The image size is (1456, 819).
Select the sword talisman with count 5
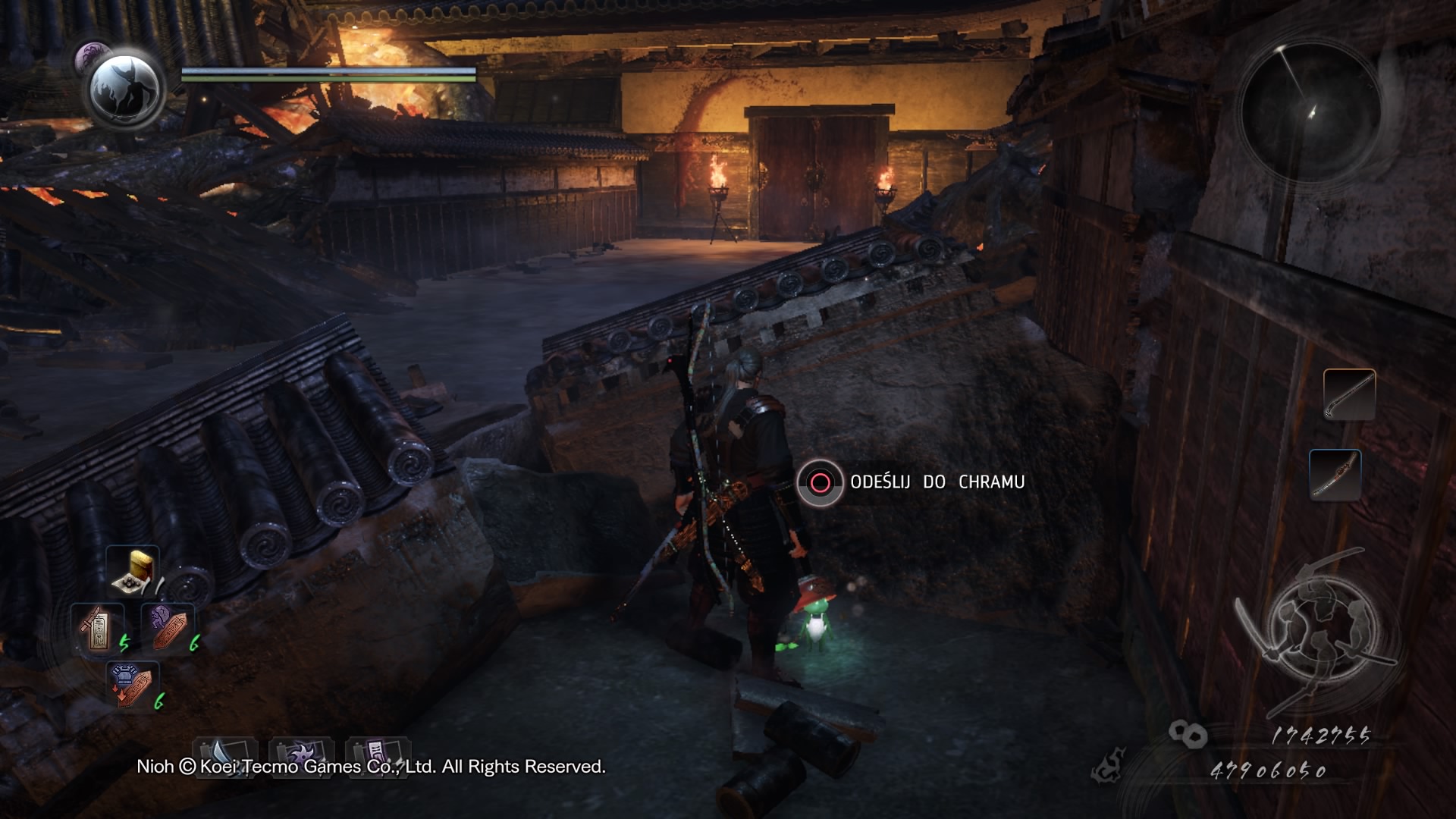tap(99, 629)
